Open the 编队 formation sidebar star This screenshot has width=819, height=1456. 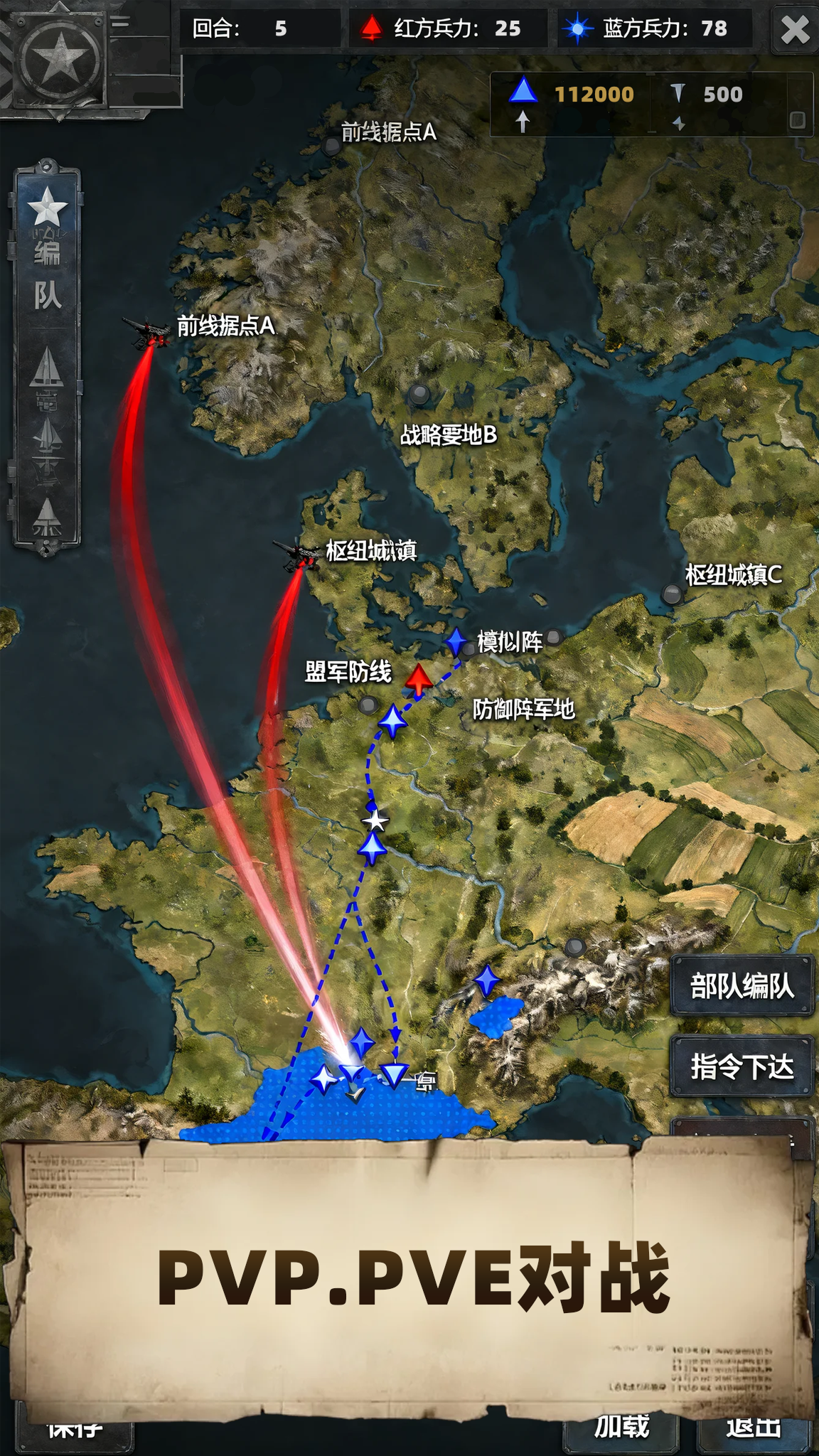[47, 208]
